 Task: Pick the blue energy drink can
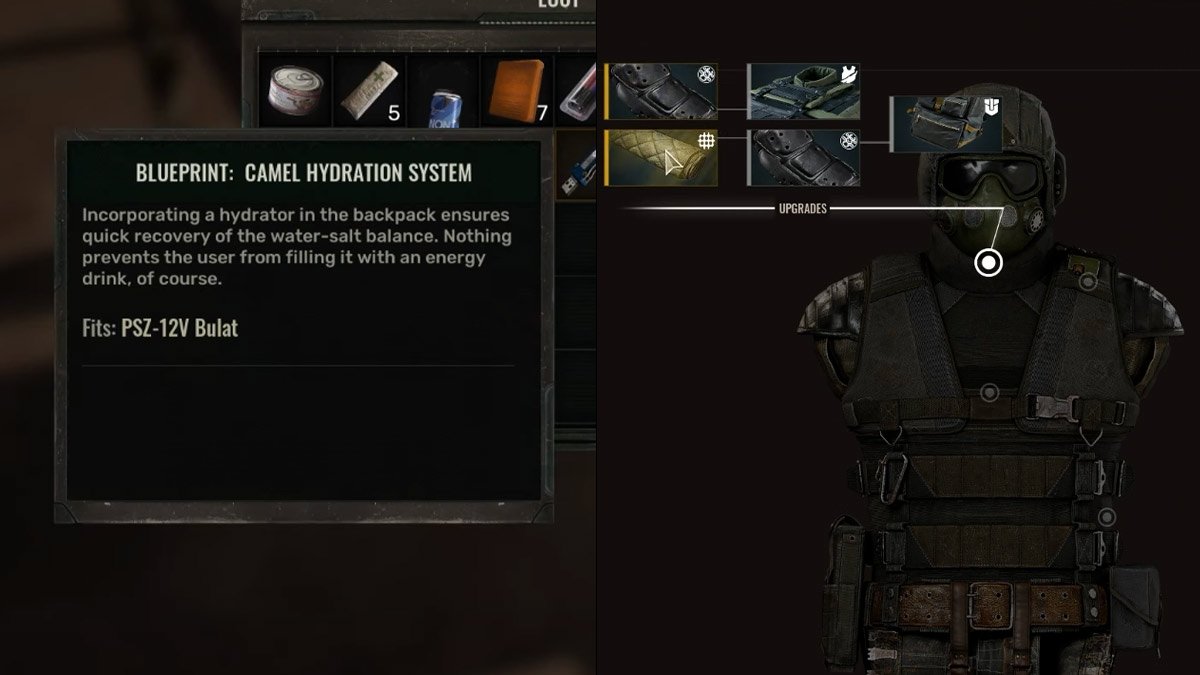point(443,93)
